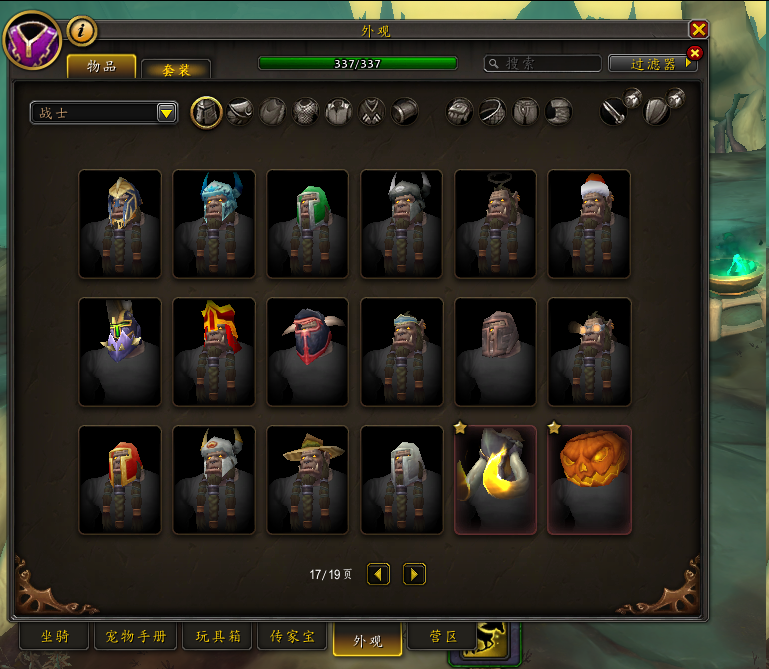Show the 传家宝 heirlooms tab
Screen dimensions: 769x669
292,636
